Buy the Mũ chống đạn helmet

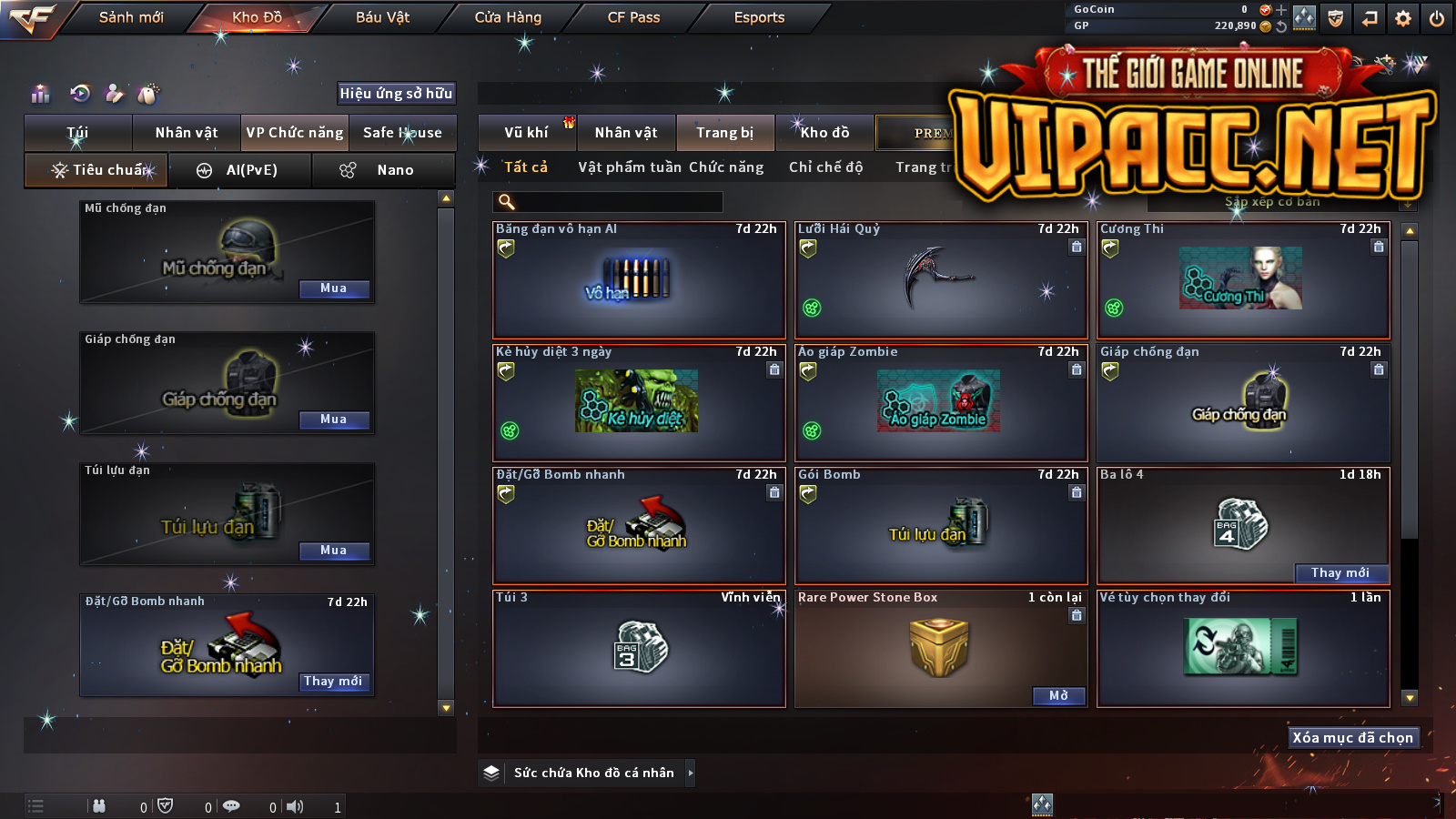pos(334,288)
